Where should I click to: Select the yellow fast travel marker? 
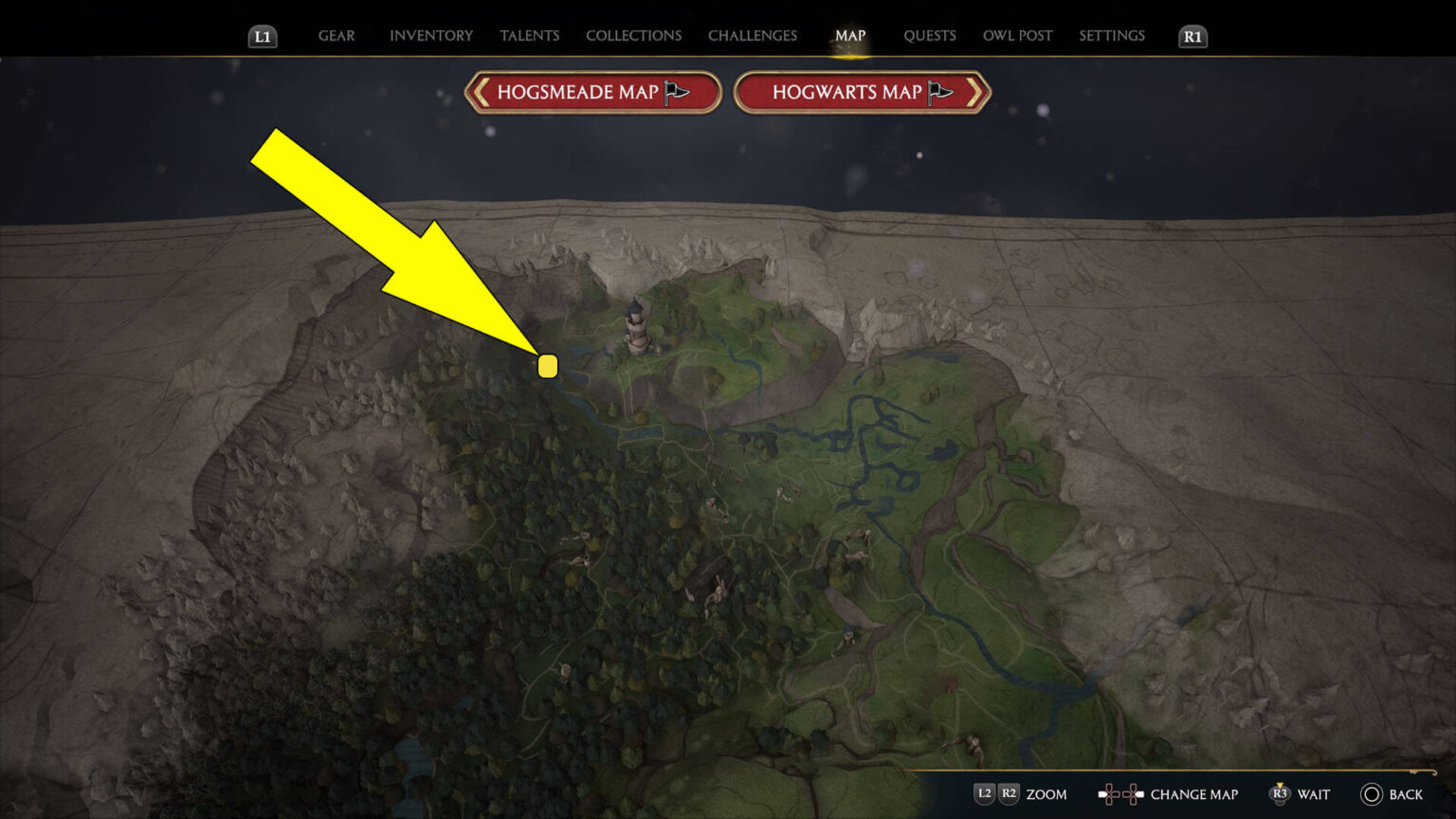548,366
